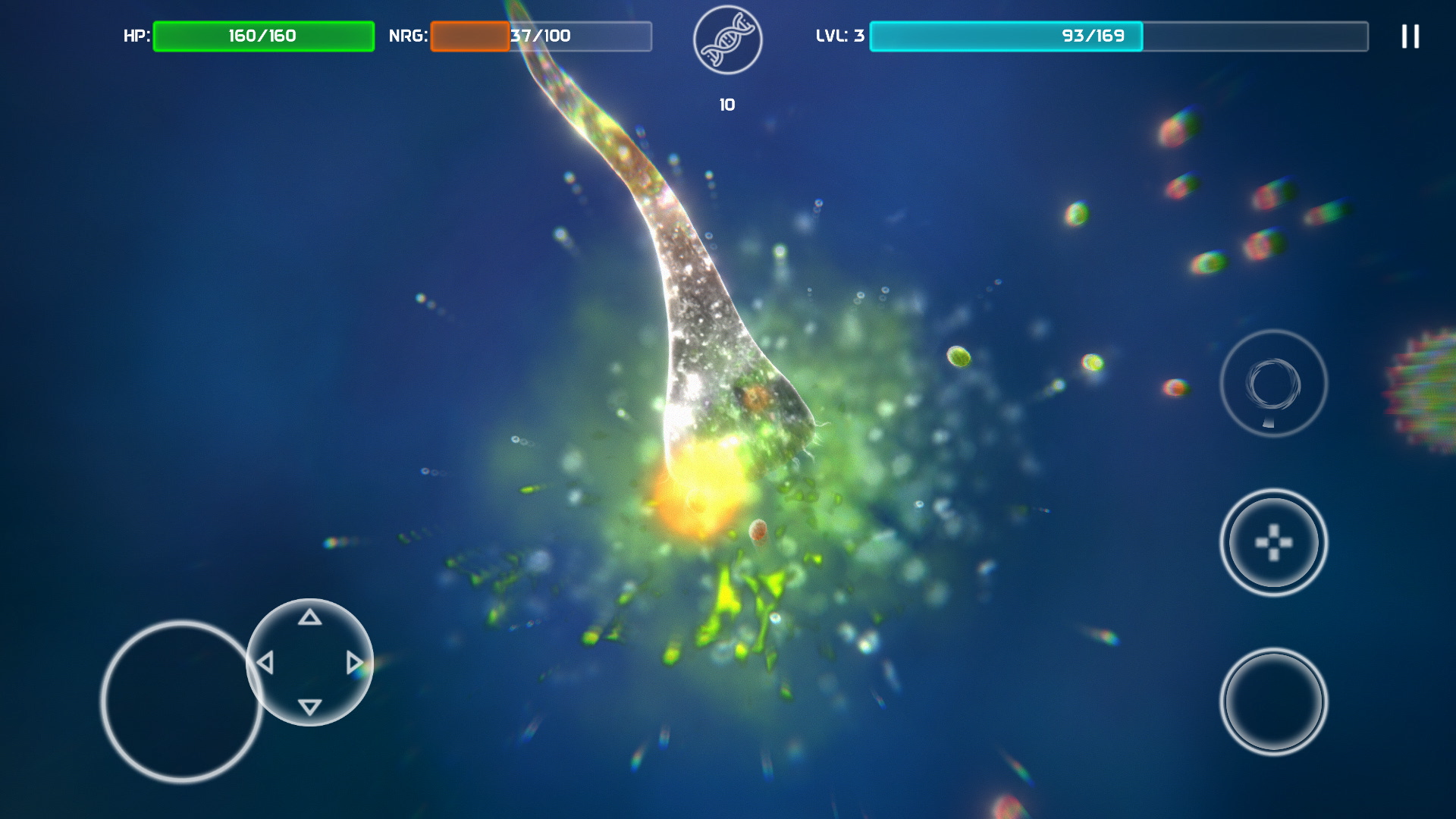
Task: Tap the down arrow on the d-pad
Action: click(309, 704)
